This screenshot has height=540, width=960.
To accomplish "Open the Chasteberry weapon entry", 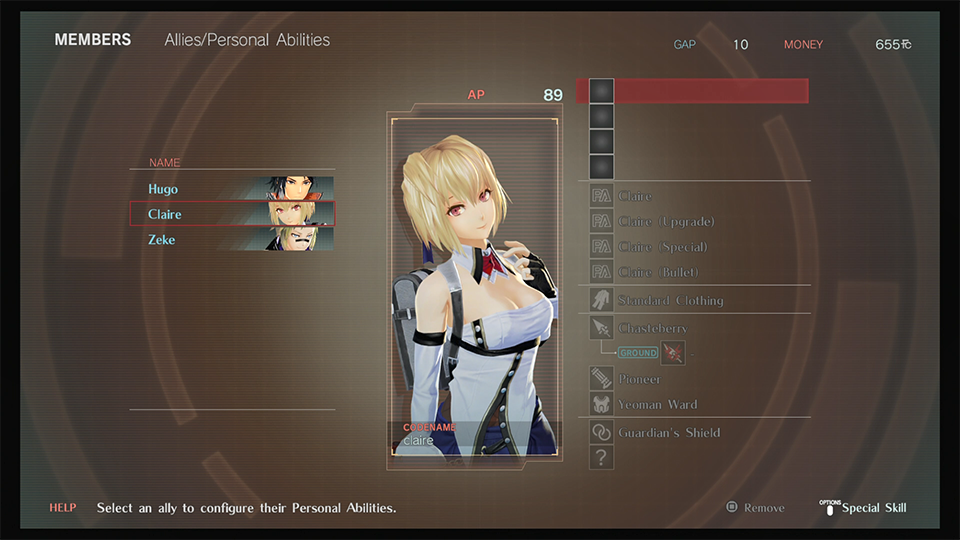I will click(652, 328).
